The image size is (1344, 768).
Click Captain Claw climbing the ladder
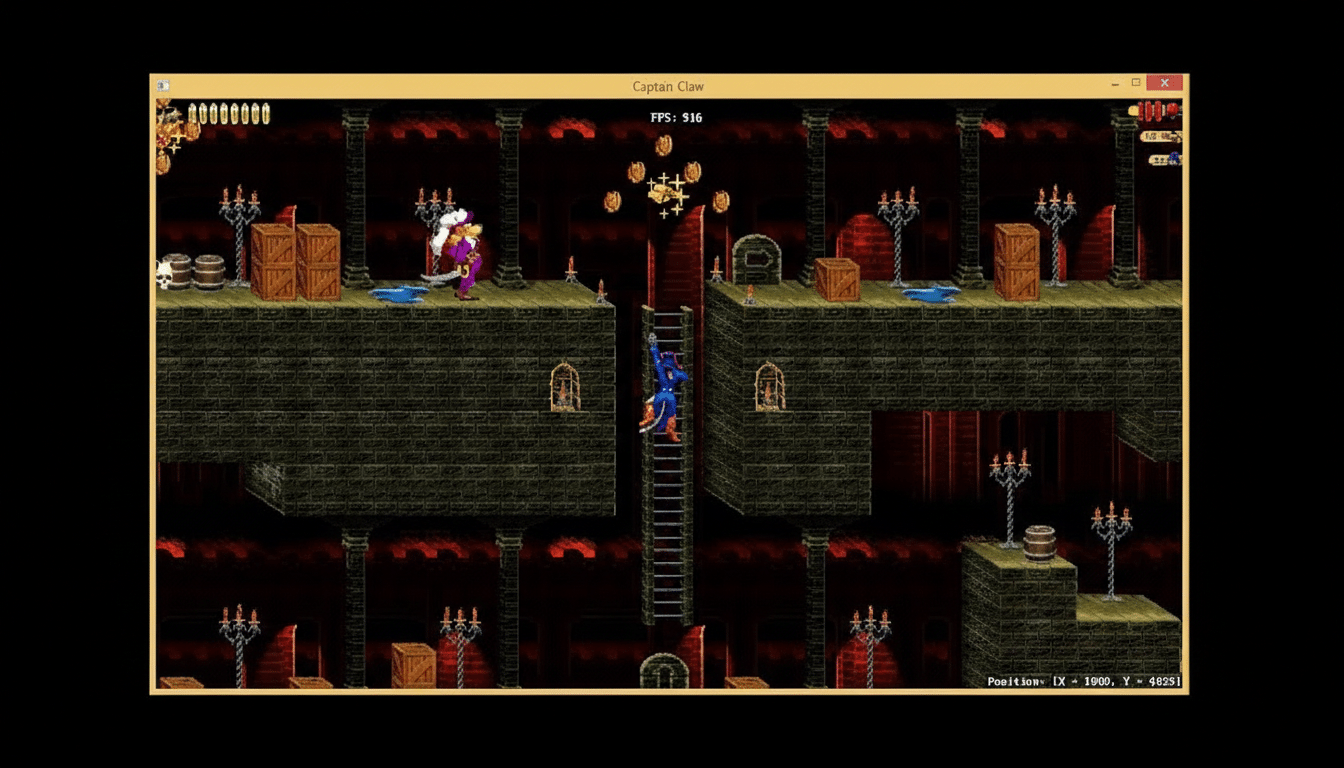pyautogui.click(x=668, y=390)
